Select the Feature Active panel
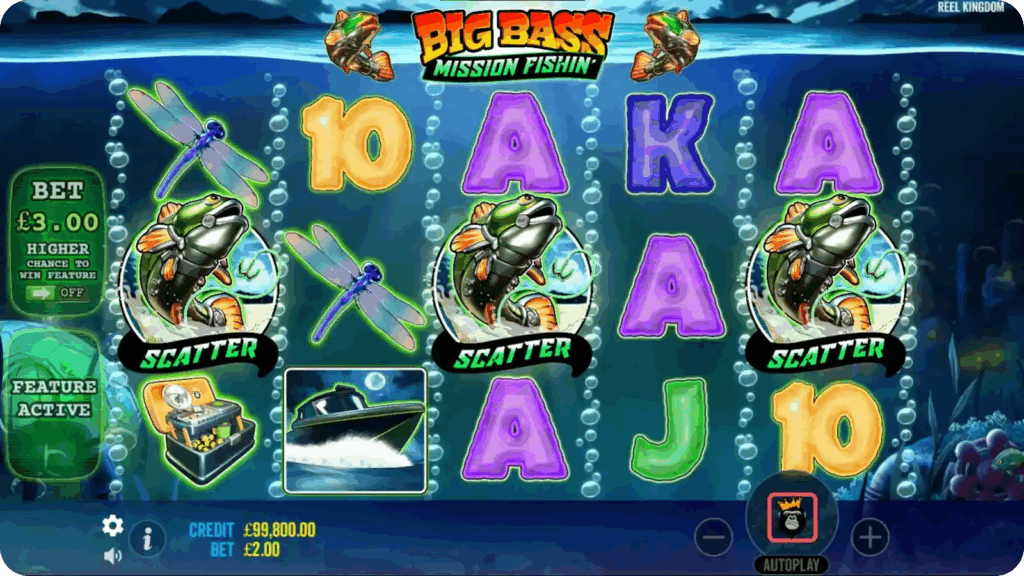1024x576 pixels. pyautogui.click(x=54, y=398)
